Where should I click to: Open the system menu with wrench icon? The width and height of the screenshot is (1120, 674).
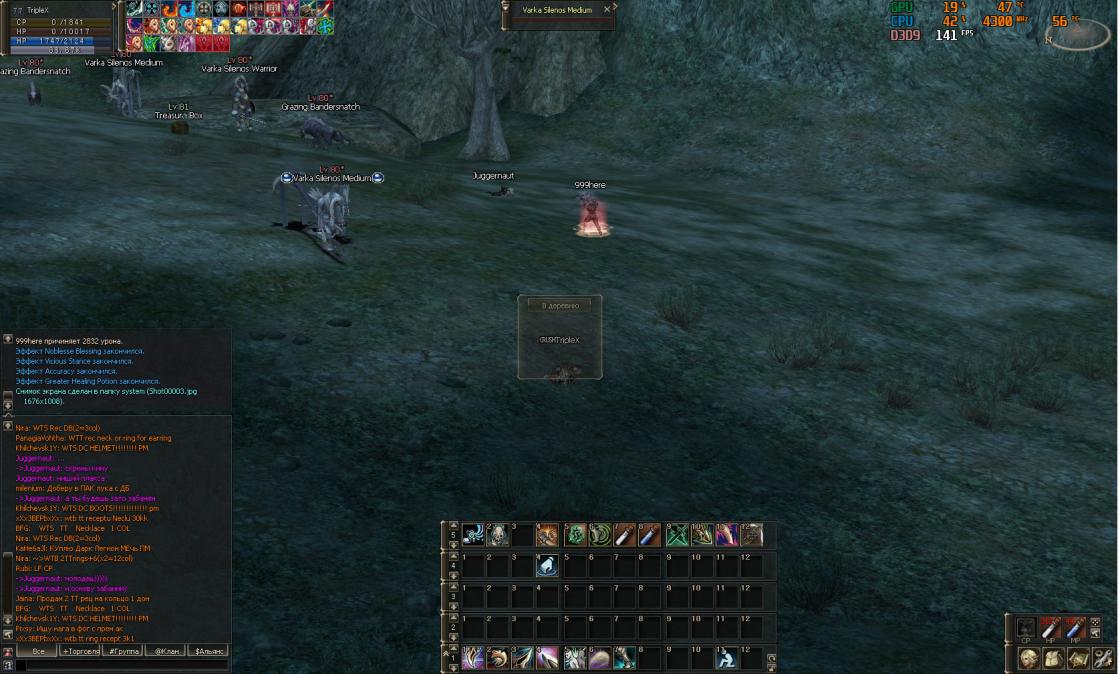coord(1103,658)
